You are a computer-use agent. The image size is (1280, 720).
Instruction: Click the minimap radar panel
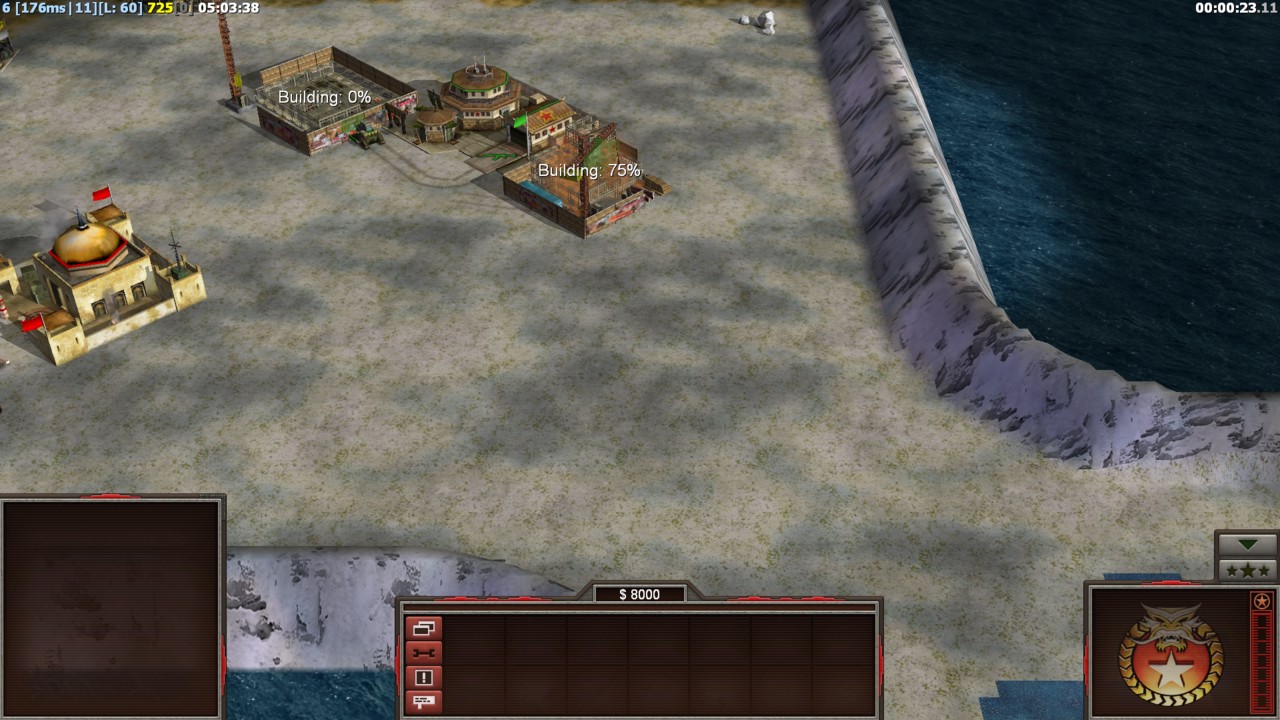pos(111,607)
